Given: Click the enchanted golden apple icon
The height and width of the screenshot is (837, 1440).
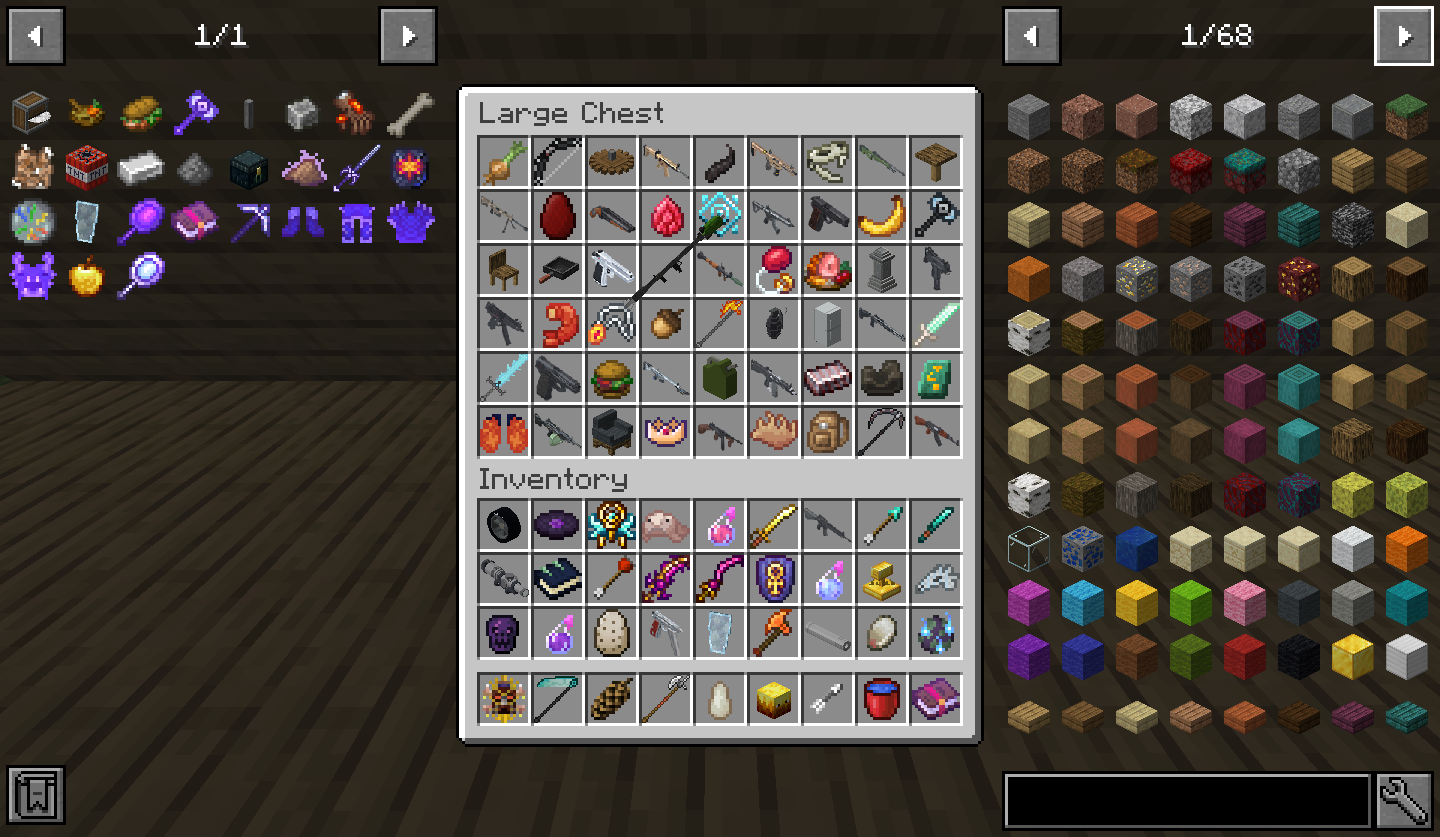Looking at the screenshot, I should coord(88,278).
